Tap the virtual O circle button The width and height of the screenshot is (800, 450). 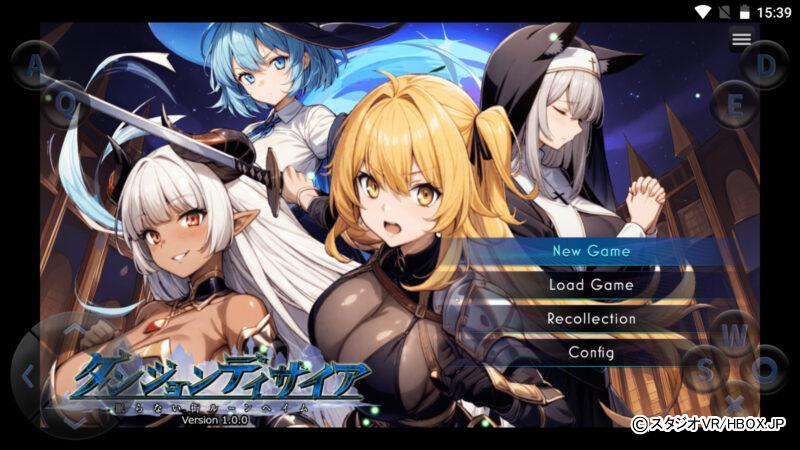click(x=766, y=369)
